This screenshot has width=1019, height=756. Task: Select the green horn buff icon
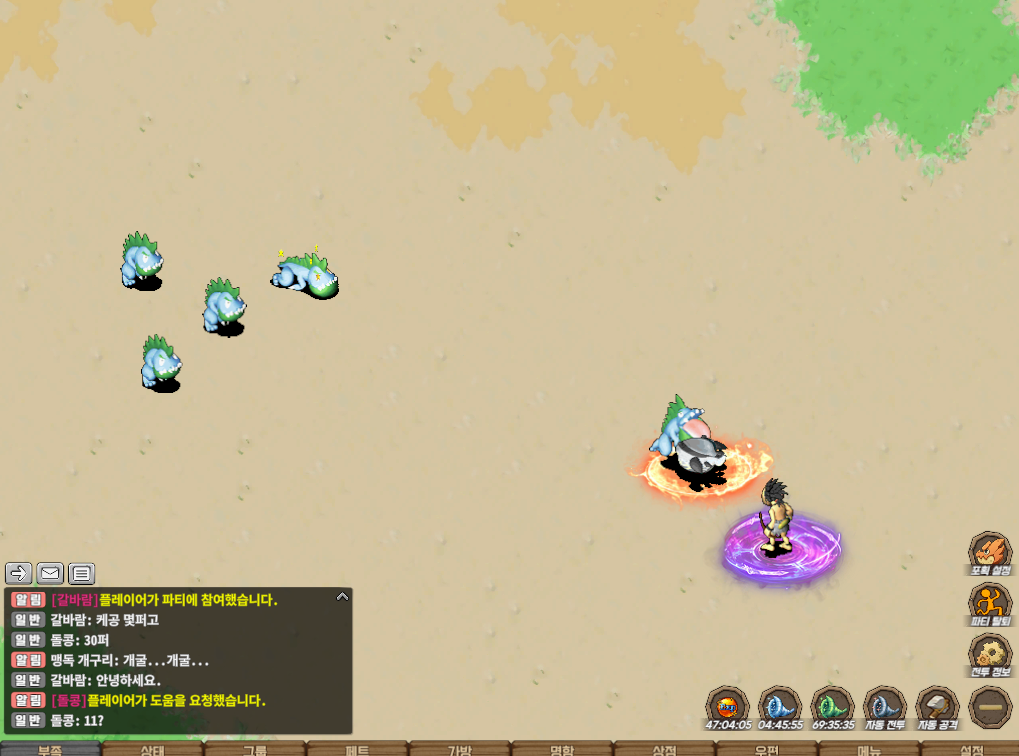tap(832, 705)
